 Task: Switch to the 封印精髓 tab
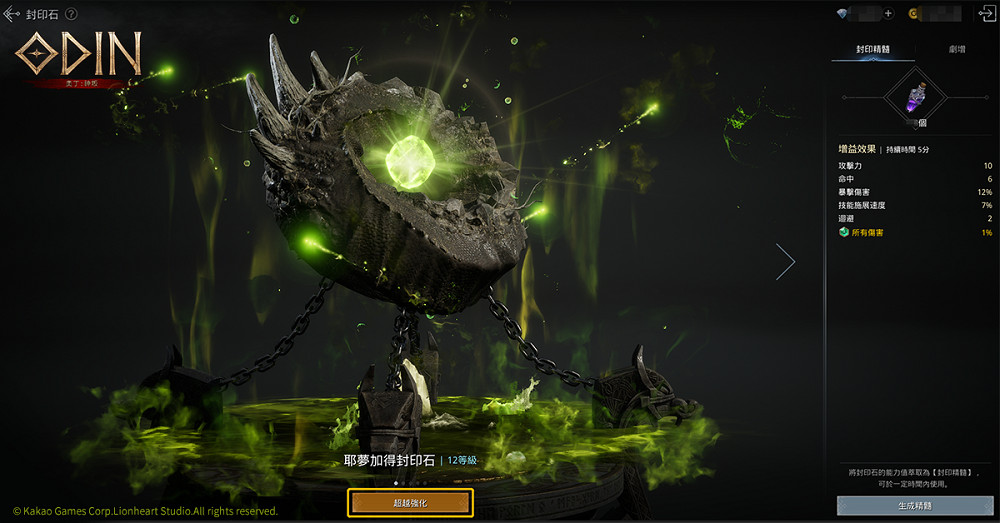coord(873,48)
